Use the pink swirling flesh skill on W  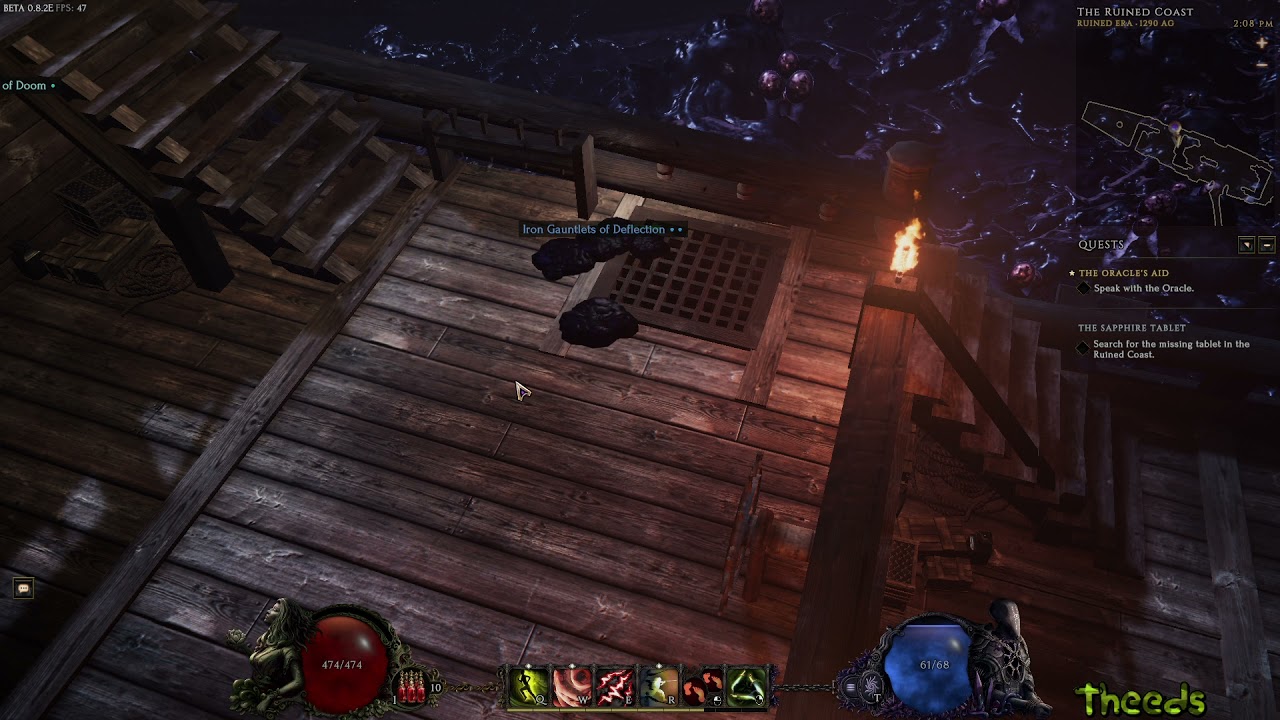pos(573,687)
